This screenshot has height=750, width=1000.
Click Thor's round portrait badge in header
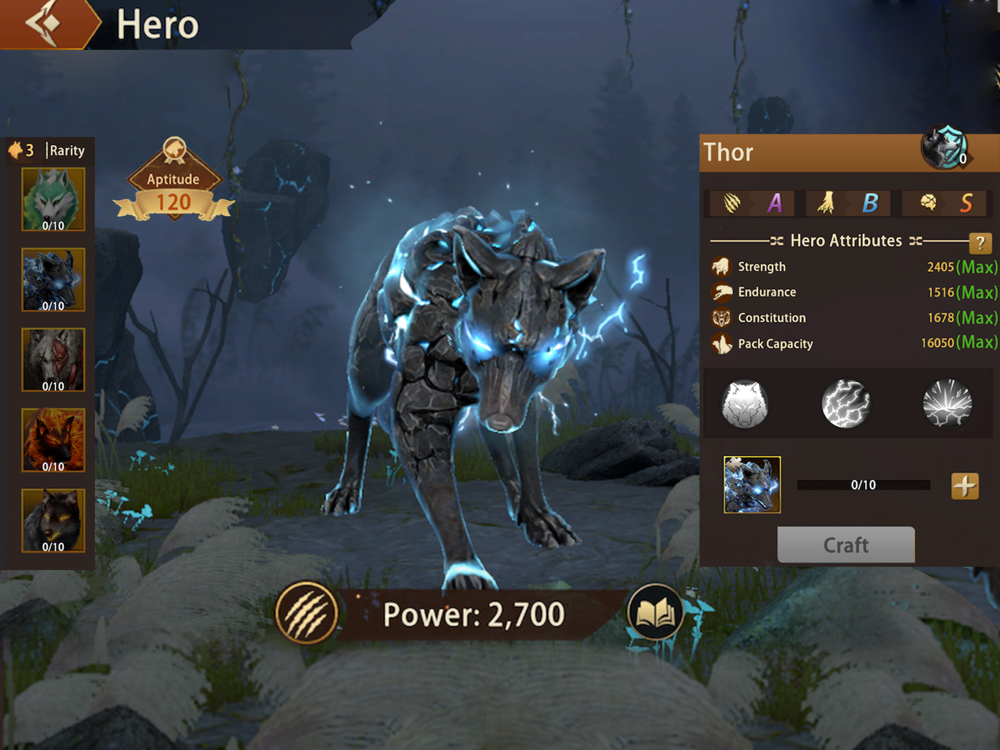click(x=944, y=148)
